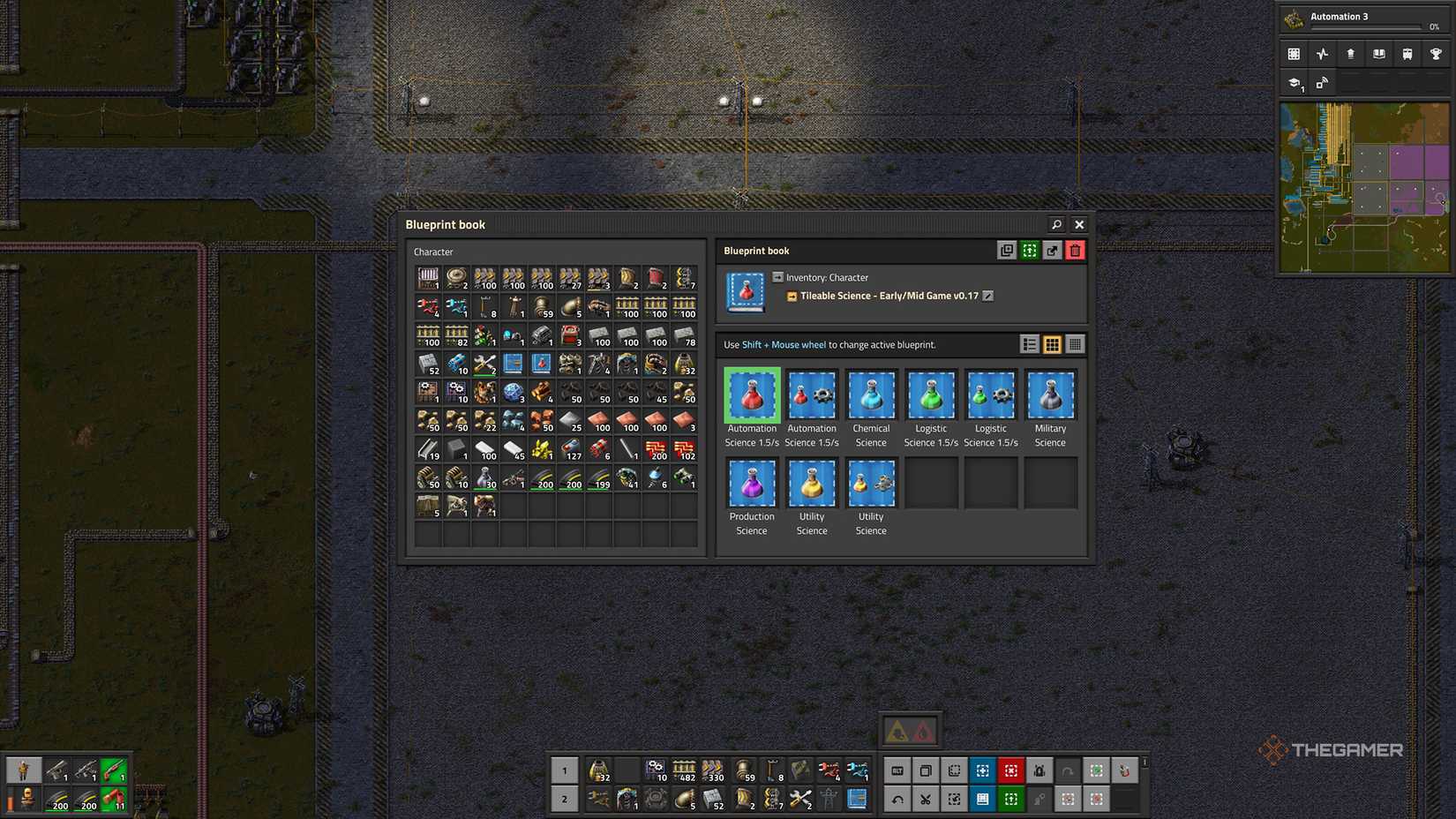Select quickbar row 2

click(x=564, y=799)
